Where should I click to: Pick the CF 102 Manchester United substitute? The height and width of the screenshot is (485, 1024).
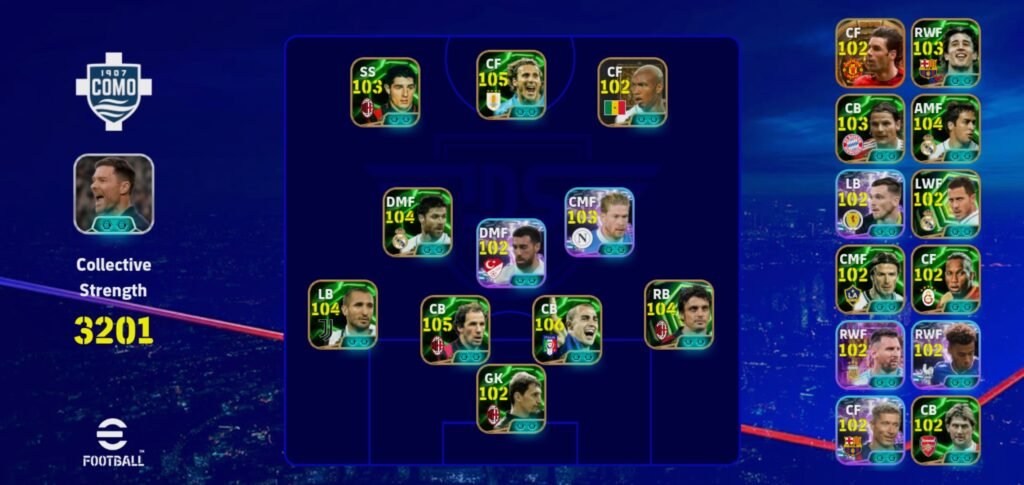tap(870, 53)
